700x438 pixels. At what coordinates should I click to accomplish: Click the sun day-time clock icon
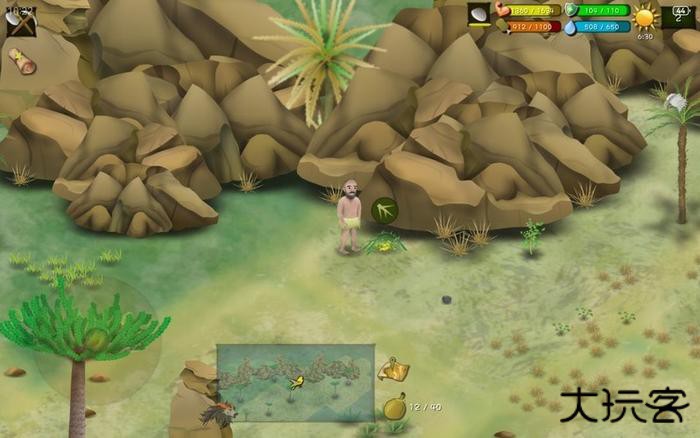(646, 17)
